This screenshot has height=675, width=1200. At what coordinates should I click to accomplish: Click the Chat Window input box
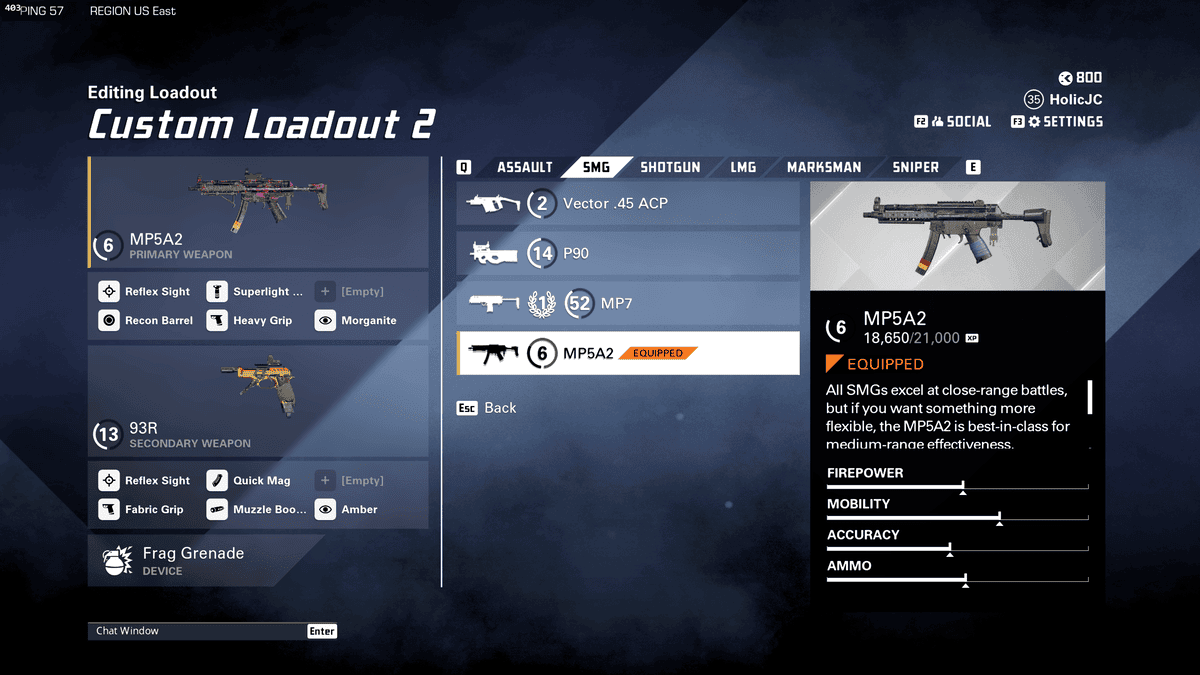[x=200, y=631]
